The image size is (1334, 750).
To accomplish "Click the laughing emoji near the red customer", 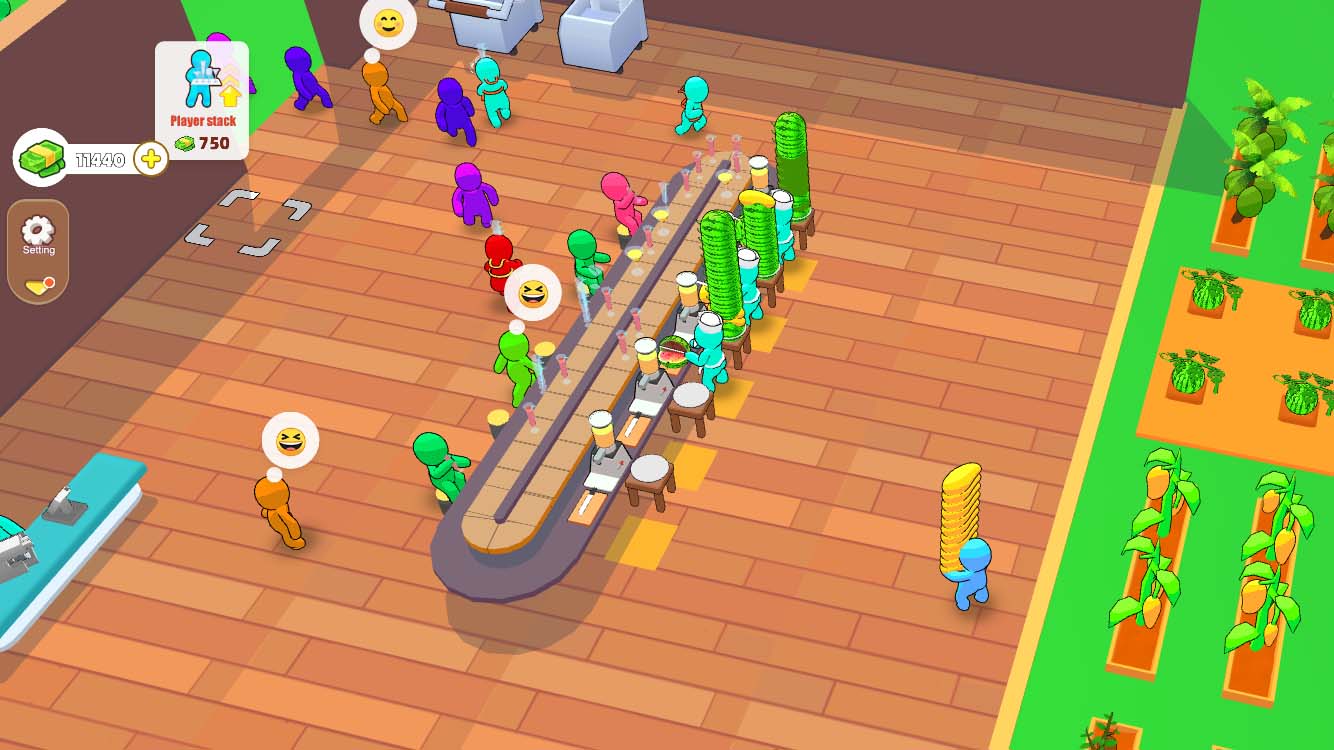I will (x=533, y=293).
